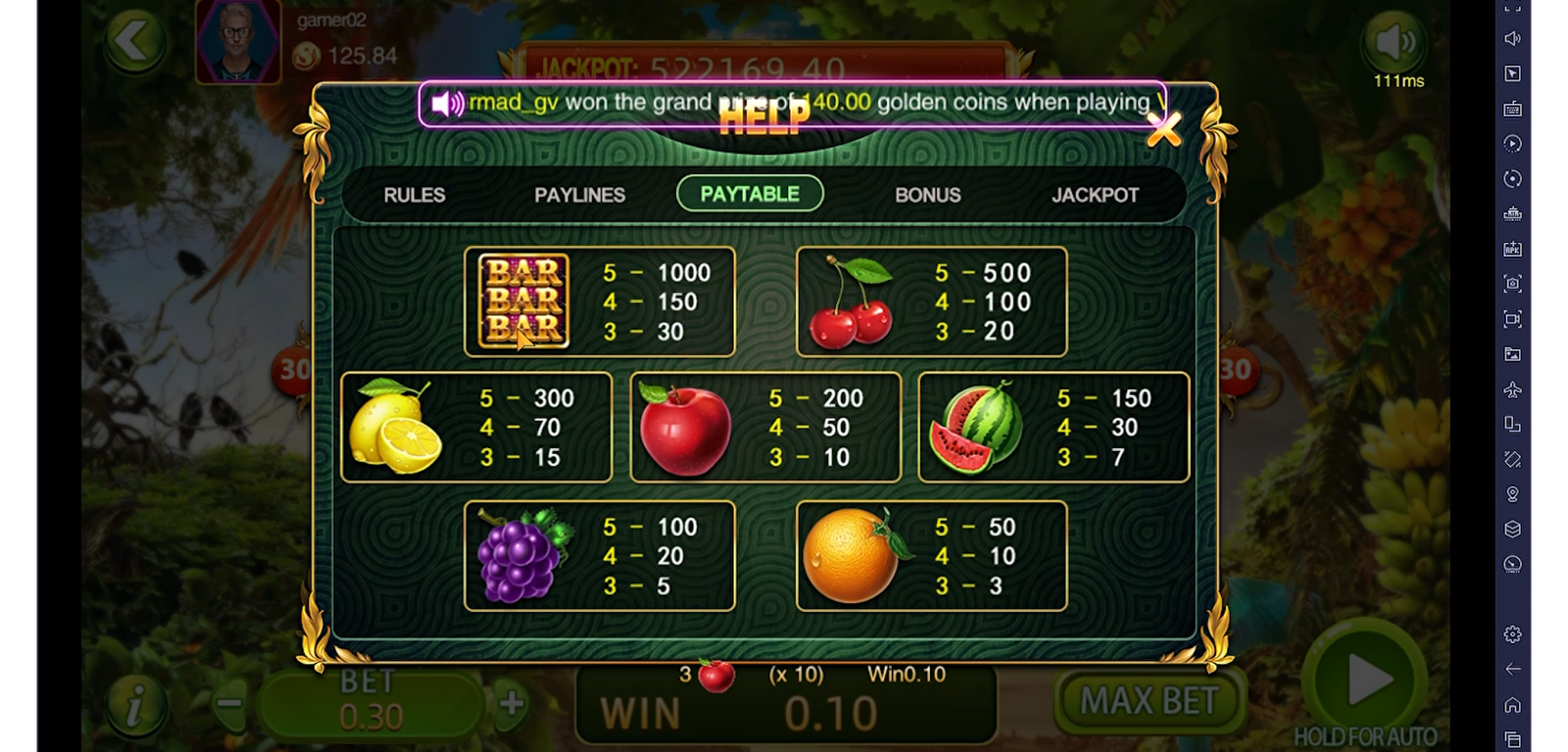Show the BONUS tab

tap(927, 195)
